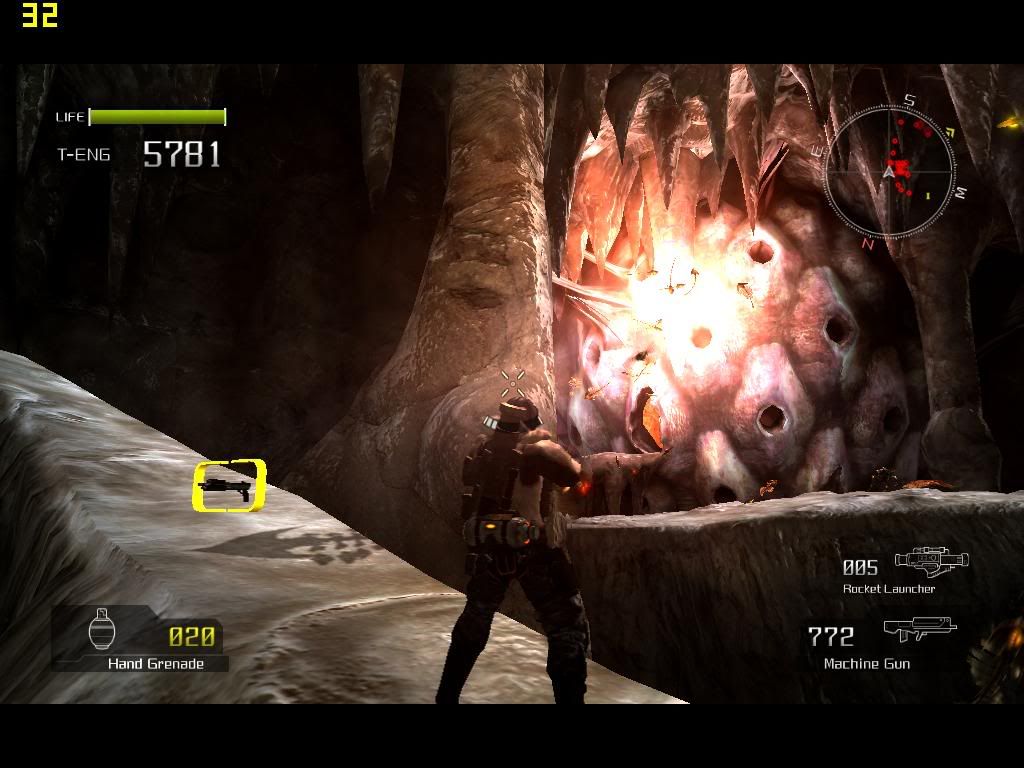Image resolution: width=1024 pixels, height=768 pixels.
Task: Select the Machine Gun weapon icon
Action: pyautogui.click(x=919, y=630)
